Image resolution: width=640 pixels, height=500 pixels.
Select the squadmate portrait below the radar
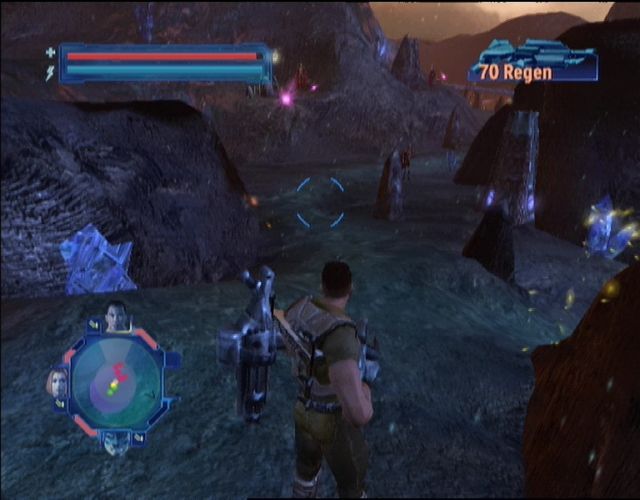tap(116, 442)
